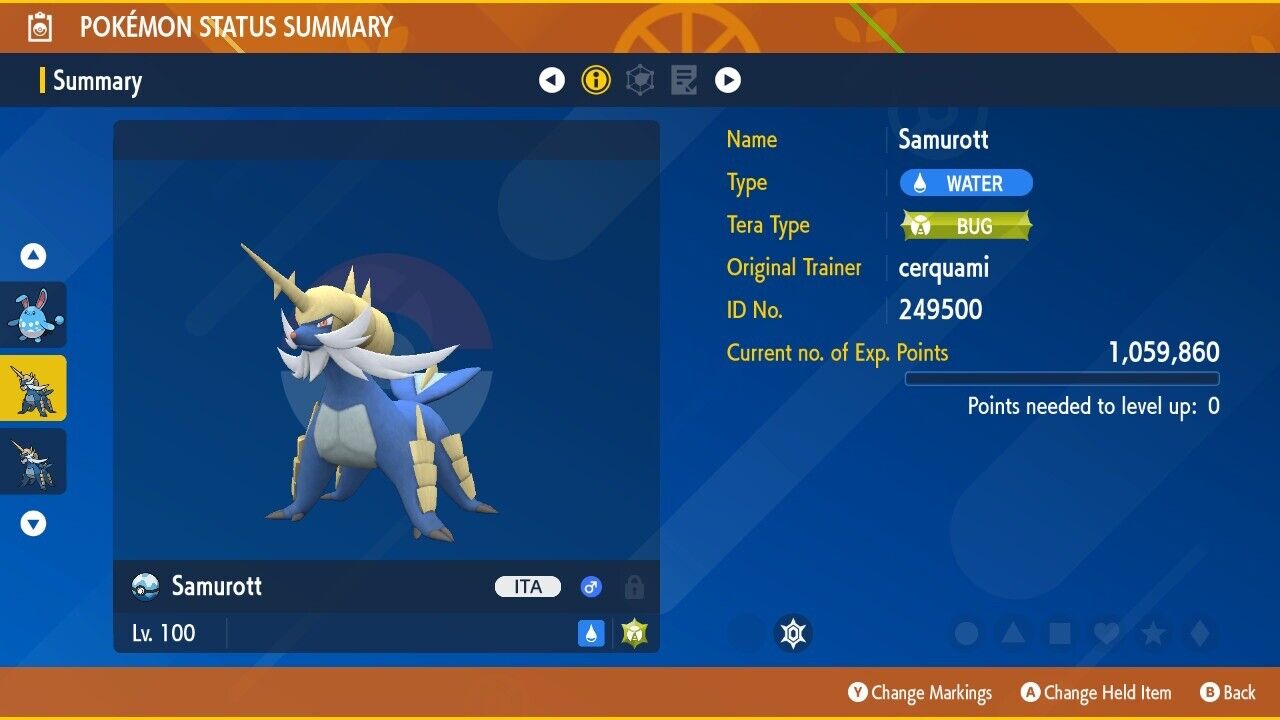
Task: Select the Azumarill party thumbnail
Action: point(33,314)
